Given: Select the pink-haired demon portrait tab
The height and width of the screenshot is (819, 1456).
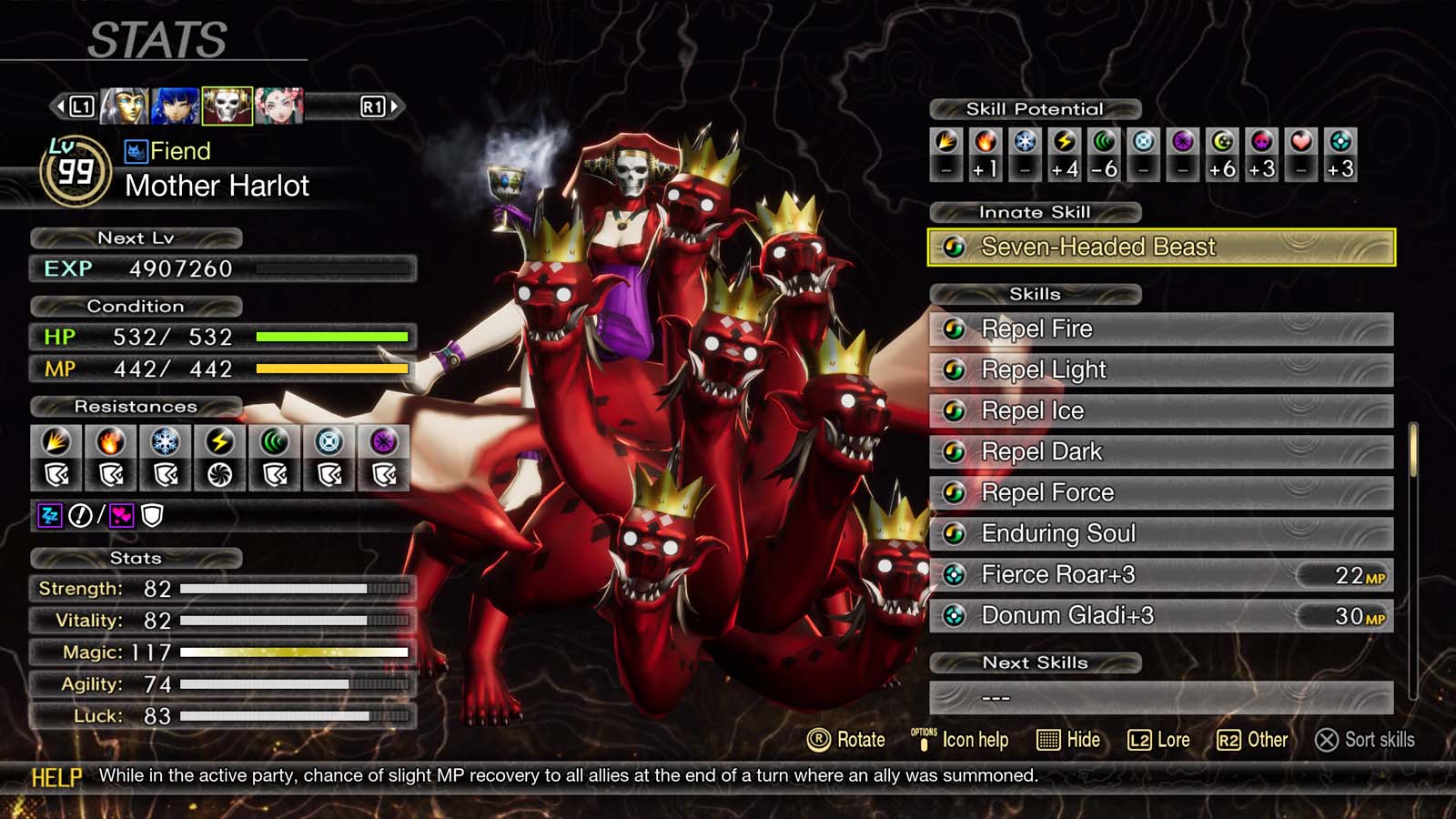Looking at the screenshot, I should click(281, 105).
